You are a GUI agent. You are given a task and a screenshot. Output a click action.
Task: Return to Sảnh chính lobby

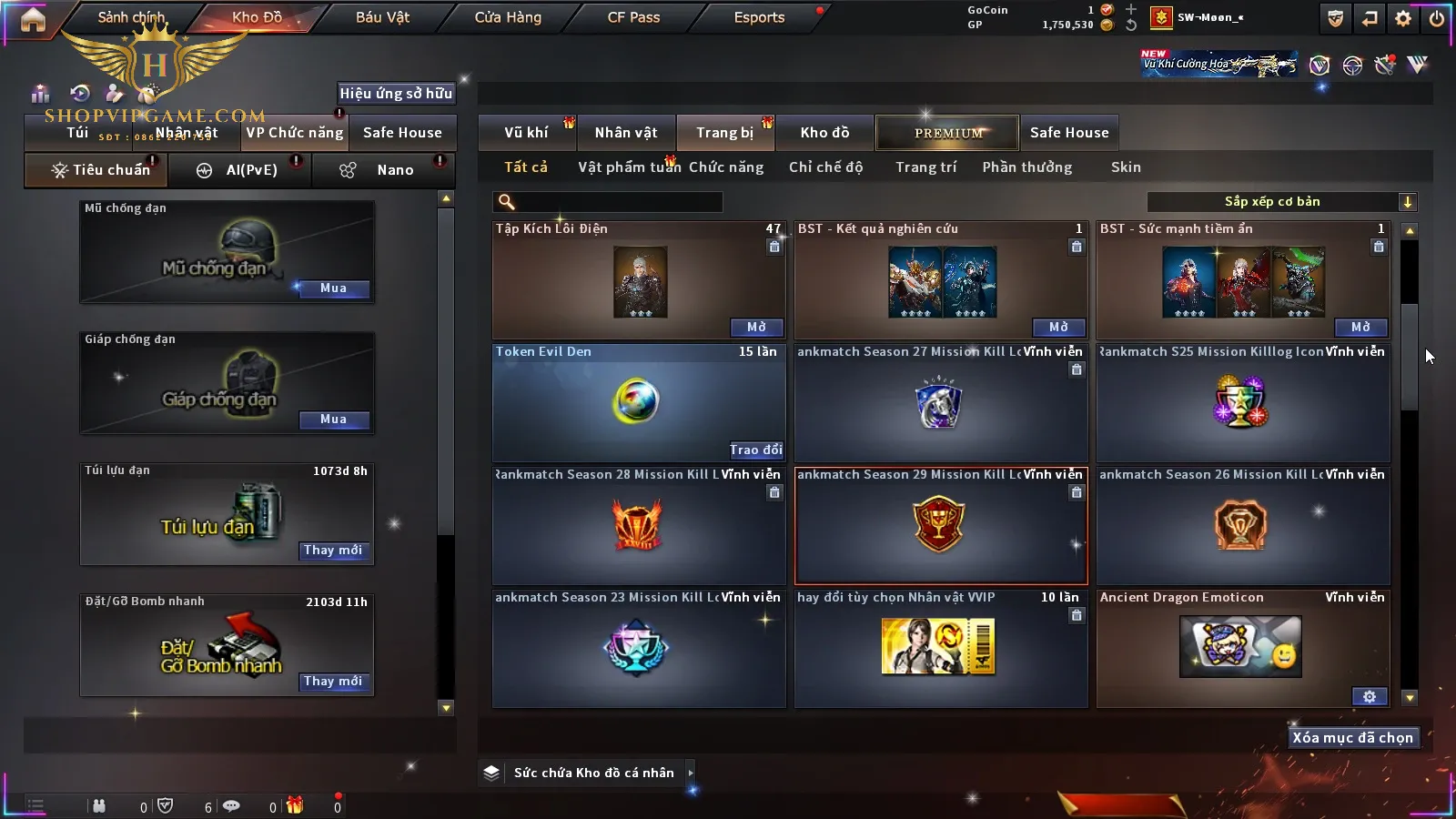coord(131,17)
